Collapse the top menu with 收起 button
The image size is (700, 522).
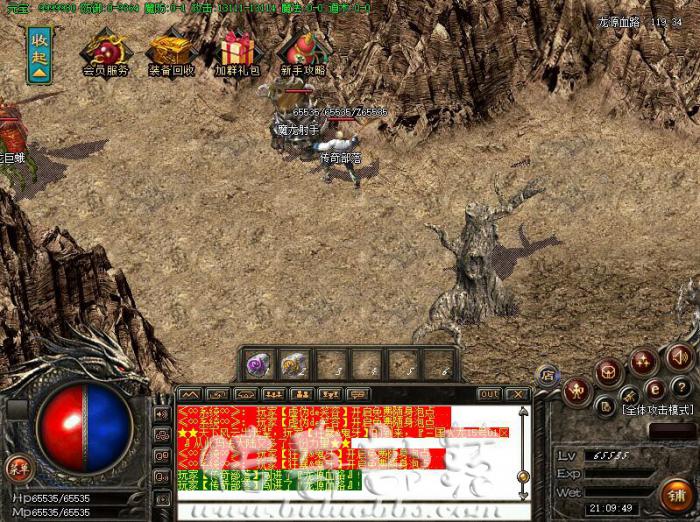pos(39,53)
